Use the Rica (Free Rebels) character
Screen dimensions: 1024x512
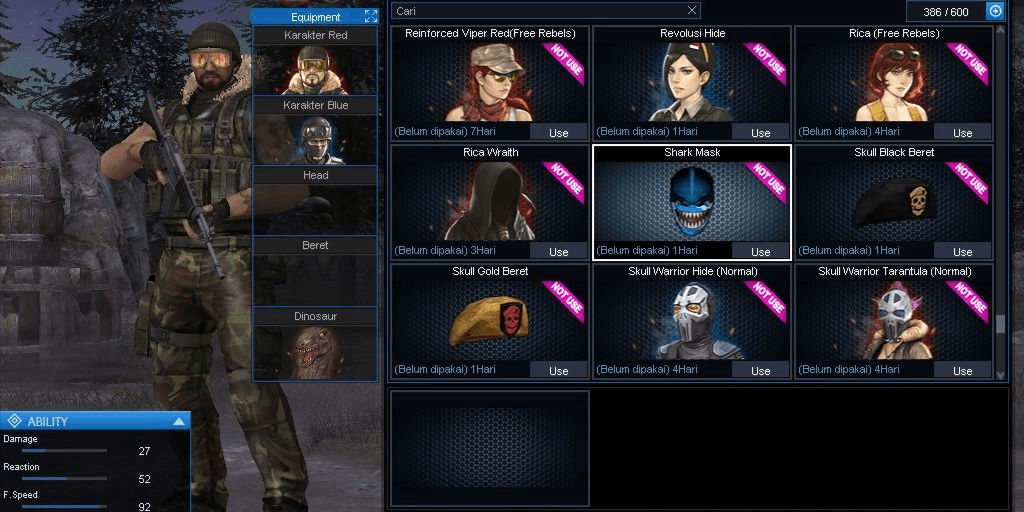pyautogui.click(x=962, y=132)
